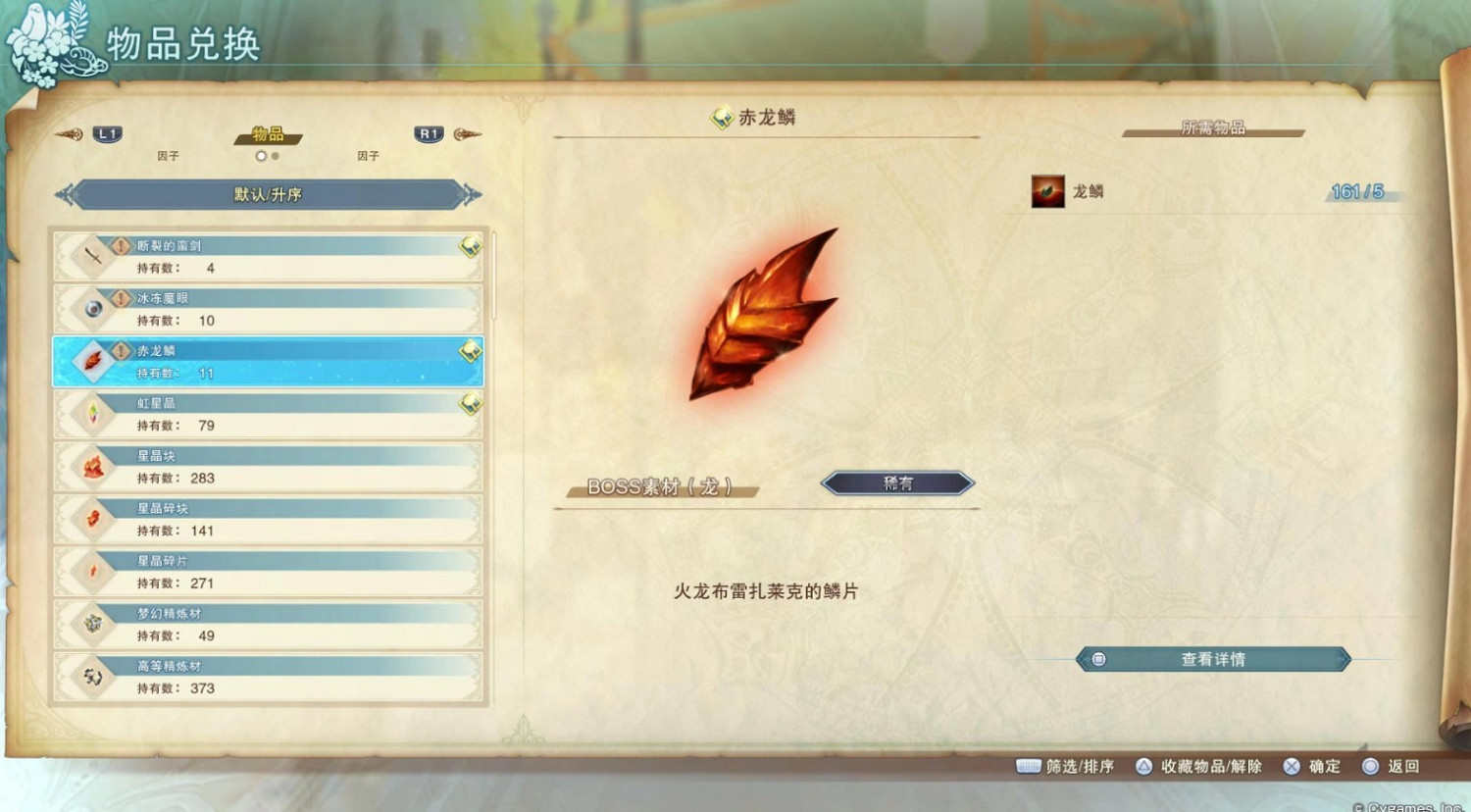Click 返回 at the bottom bar
Screen dimensions: 1471x812
pos(1404,767)
